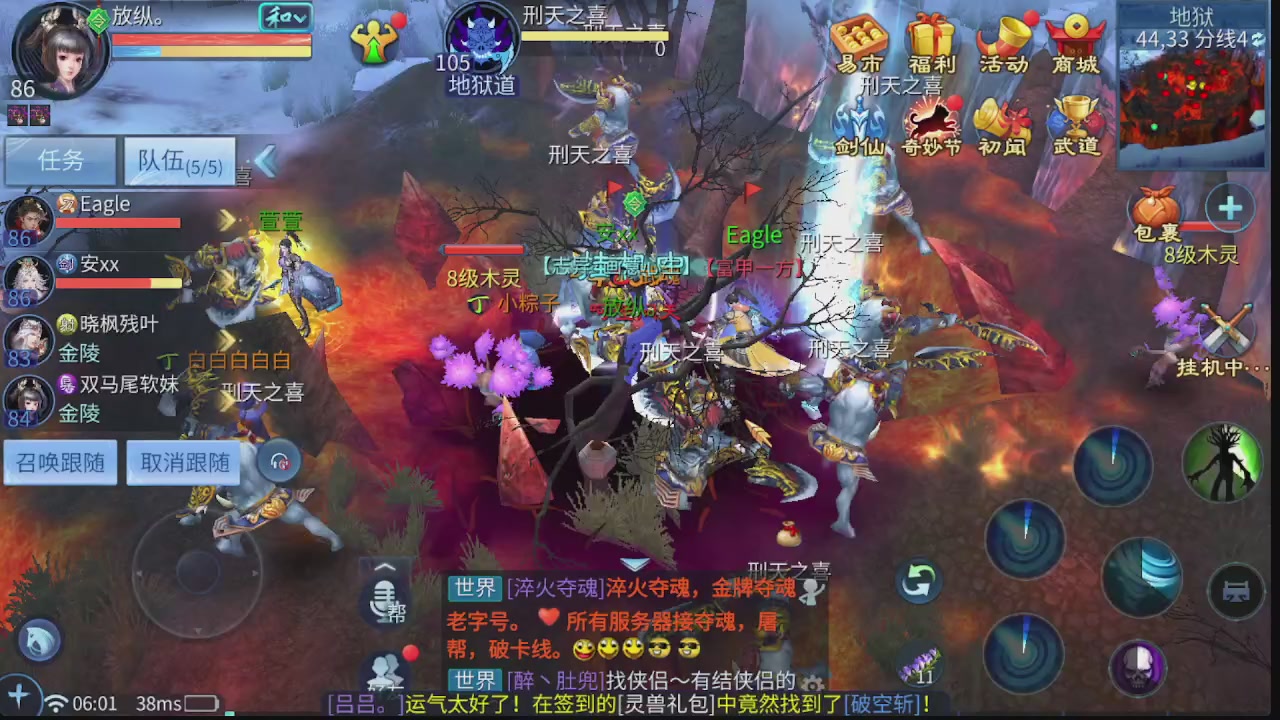1280x720 pixels.
Task: Switch to the 任务 quest tab
Action: 59,161
